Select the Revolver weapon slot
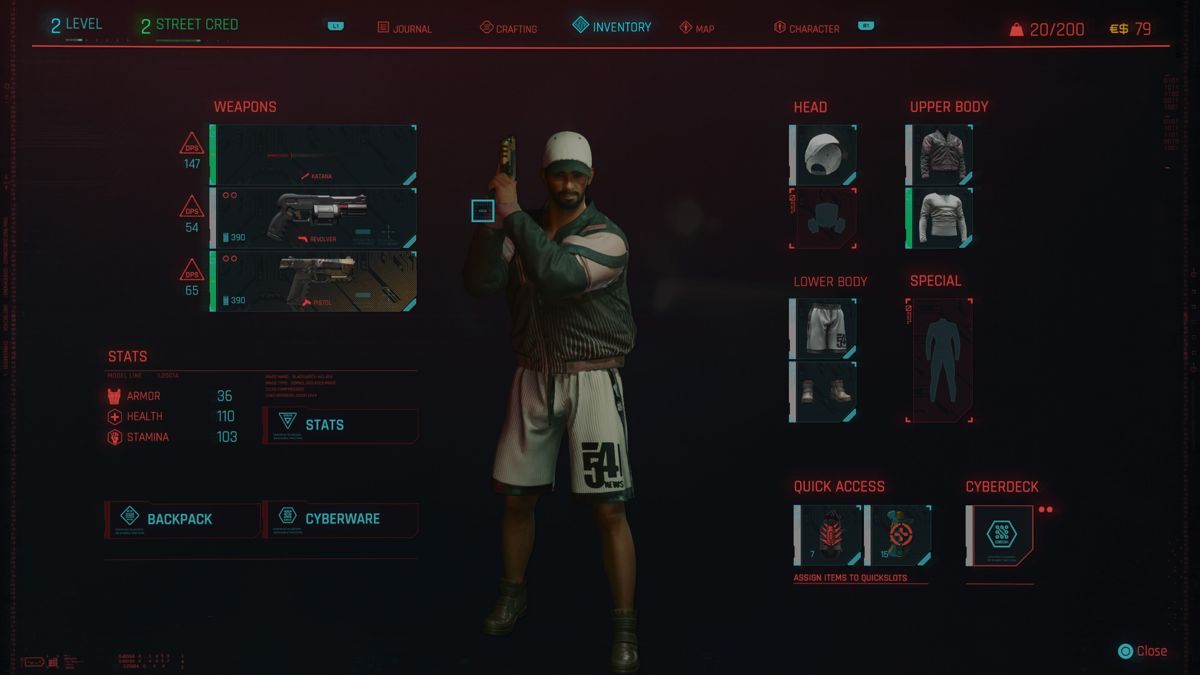The height and width of the screenshot is (675, 1200). pos(314,218)
